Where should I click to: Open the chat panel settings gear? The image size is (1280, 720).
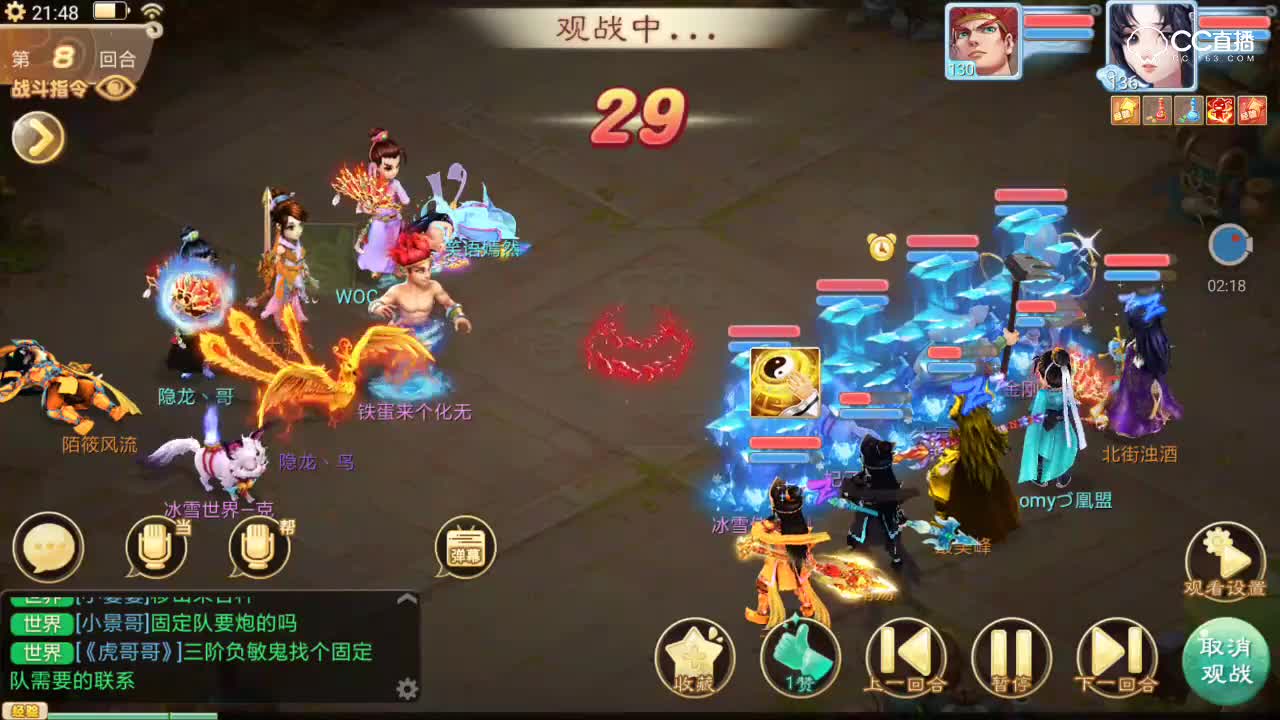point(407,688)
